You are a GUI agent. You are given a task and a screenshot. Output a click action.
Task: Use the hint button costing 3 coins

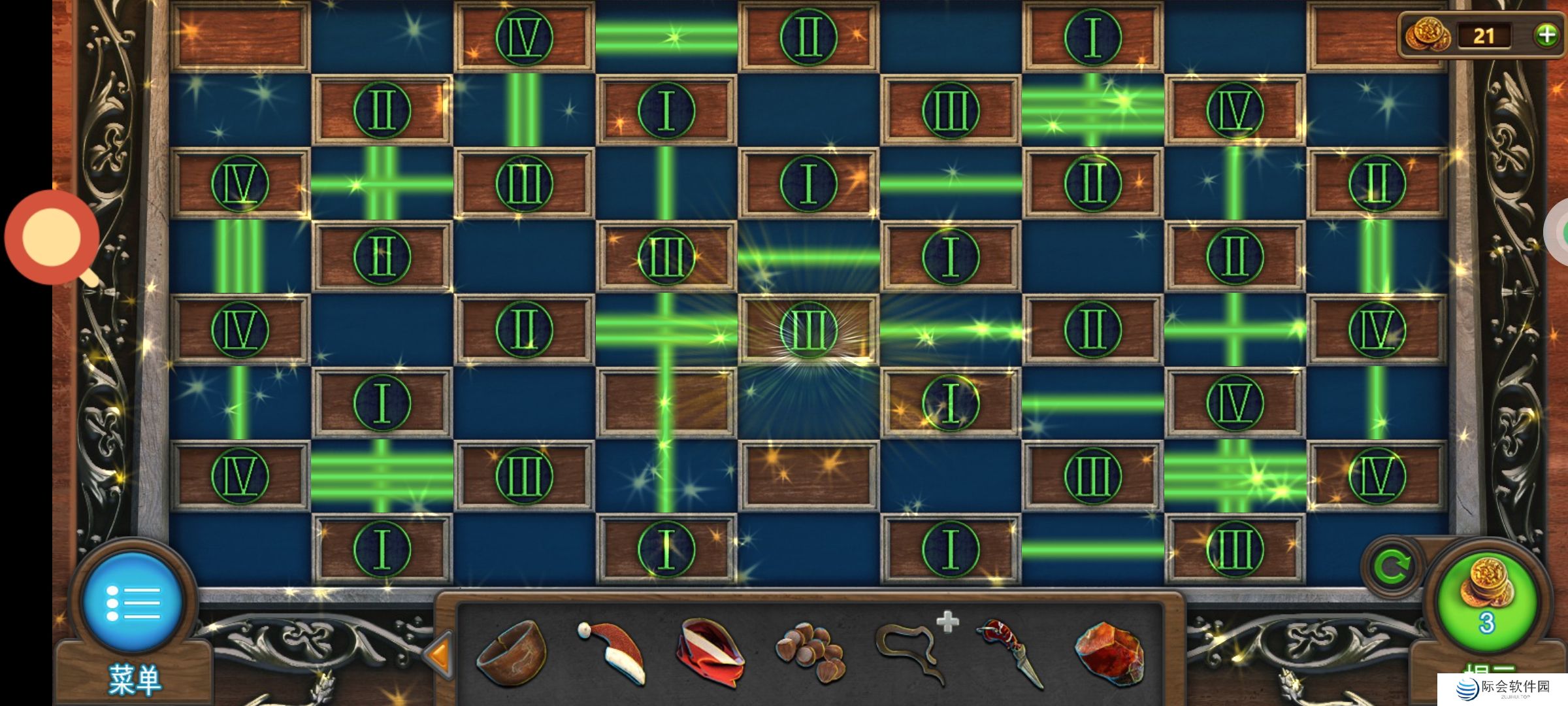[1487, 601]
